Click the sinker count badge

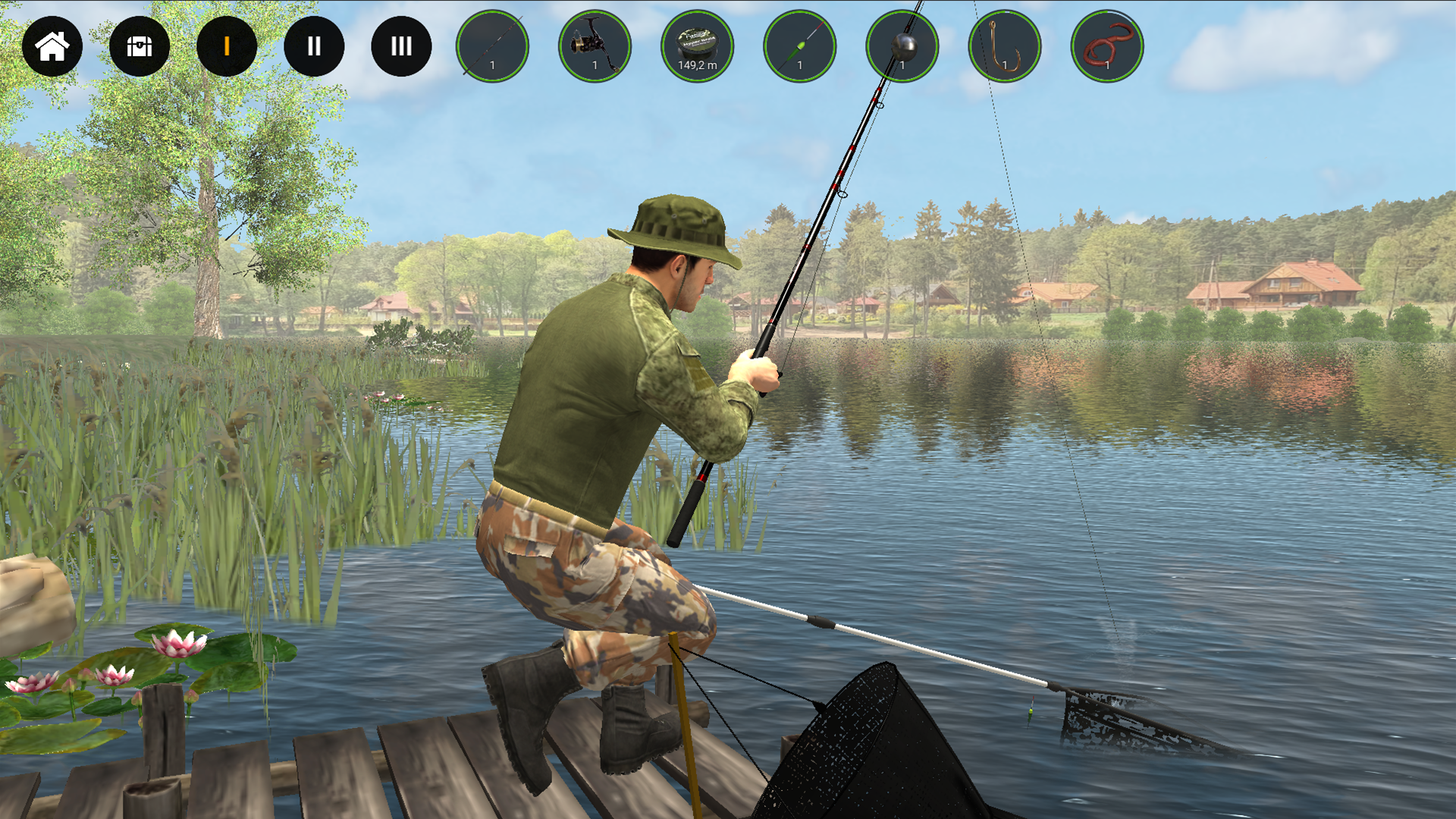903,67
